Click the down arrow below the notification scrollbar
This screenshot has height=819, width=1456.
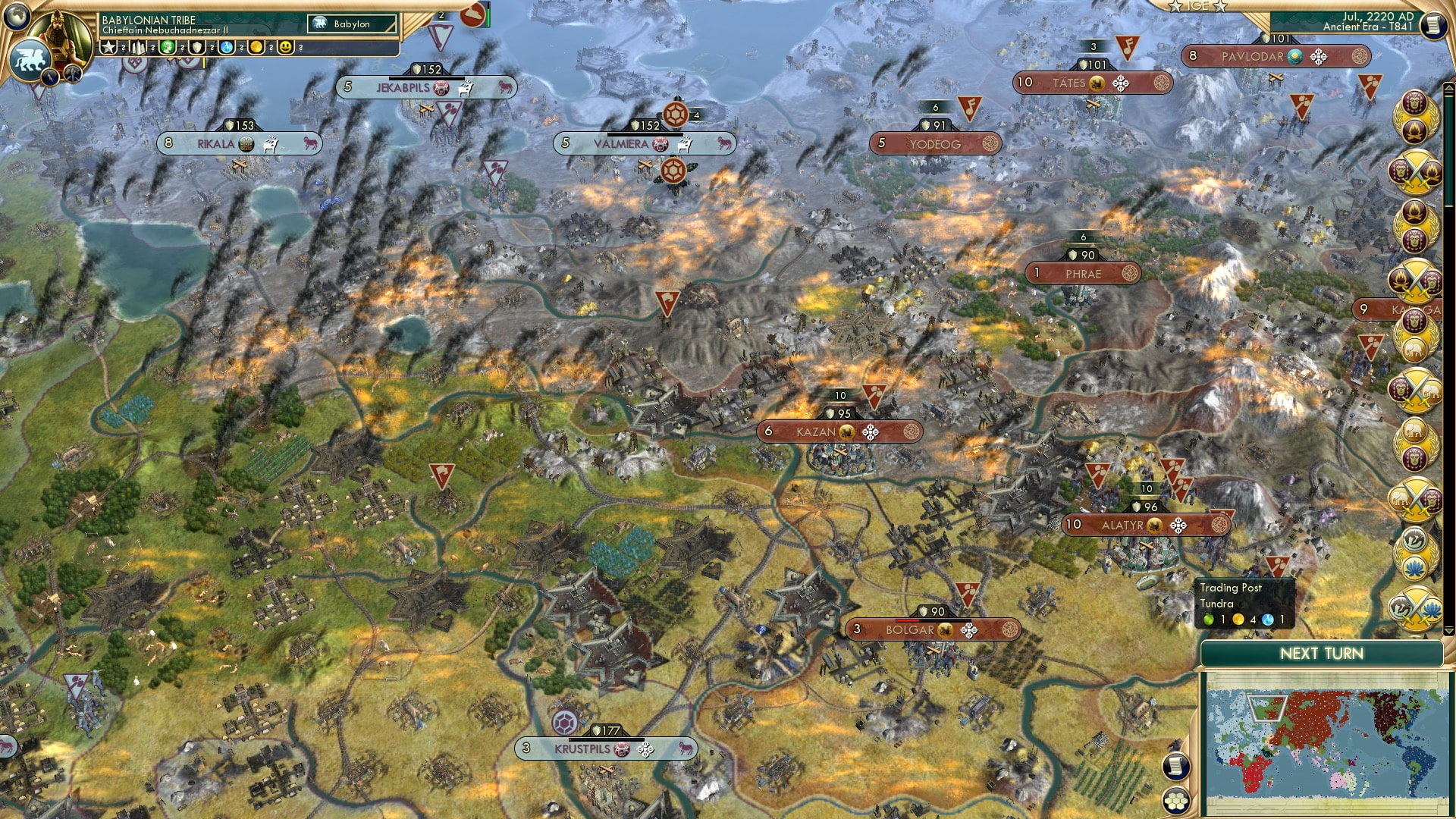pos(1449,629)
